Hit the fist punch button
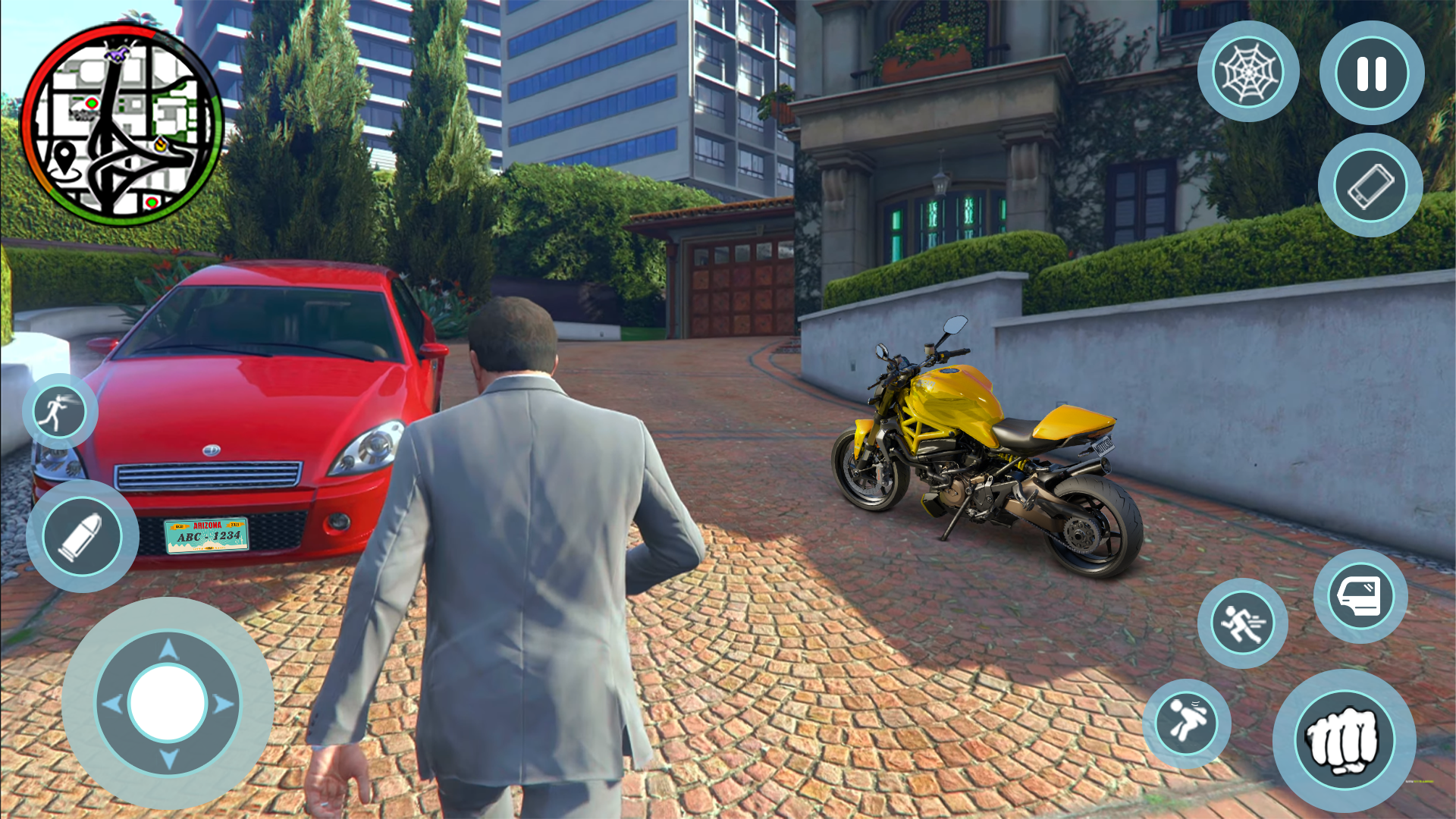The width and height of the screenshot is (1456, 819). click(1344, 741)
